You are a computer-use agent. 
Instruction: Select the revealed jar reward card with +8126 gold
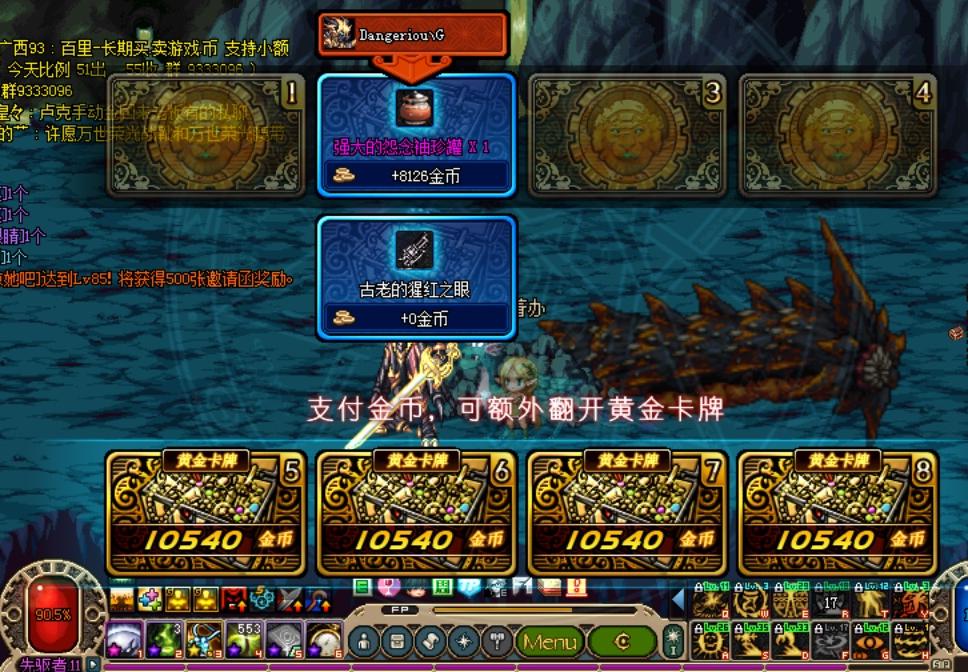pyautogui.click(x=416, y=135)
